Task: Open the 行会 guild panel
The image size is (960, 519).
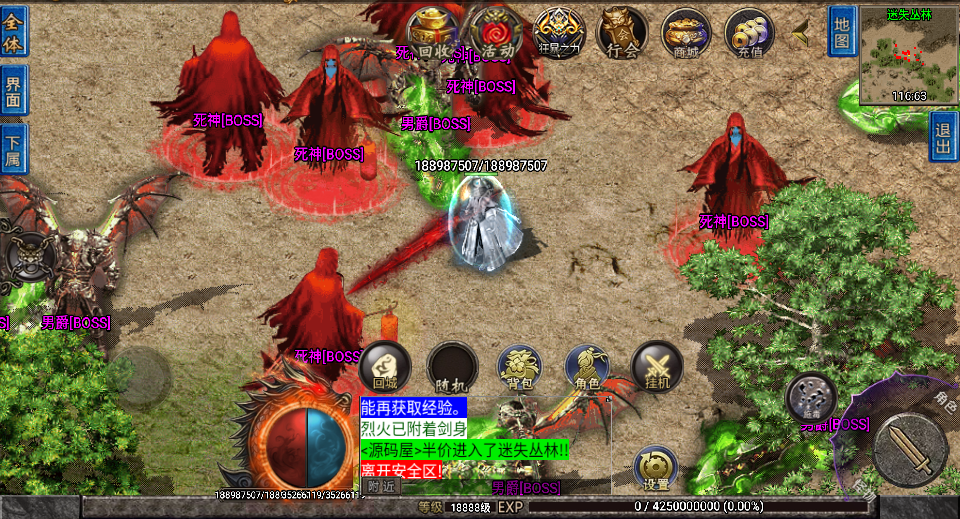Action: [622, 33]
